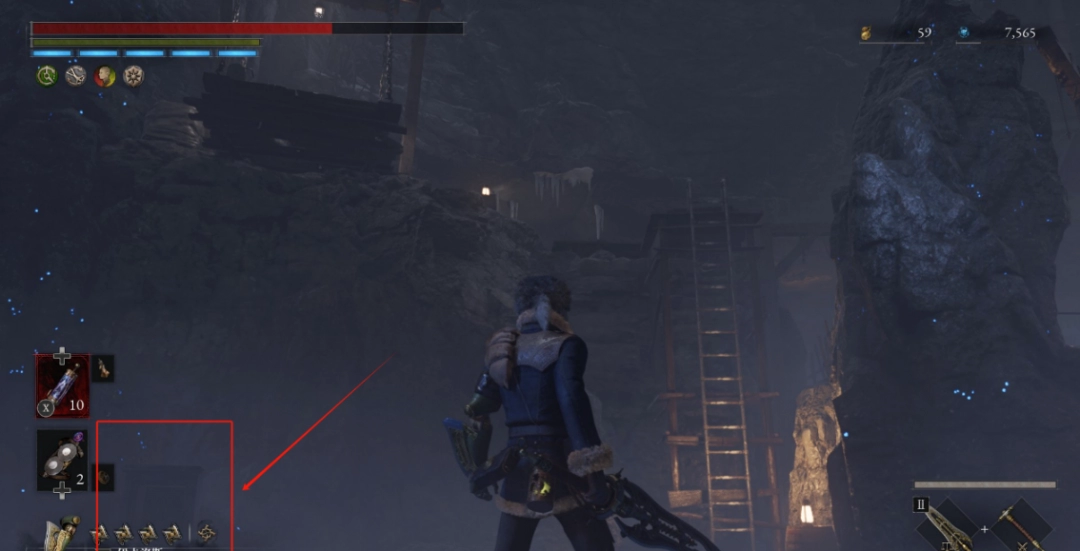
Task: Select the small icon beside the healing slot
Action: [x=103, y=368]
